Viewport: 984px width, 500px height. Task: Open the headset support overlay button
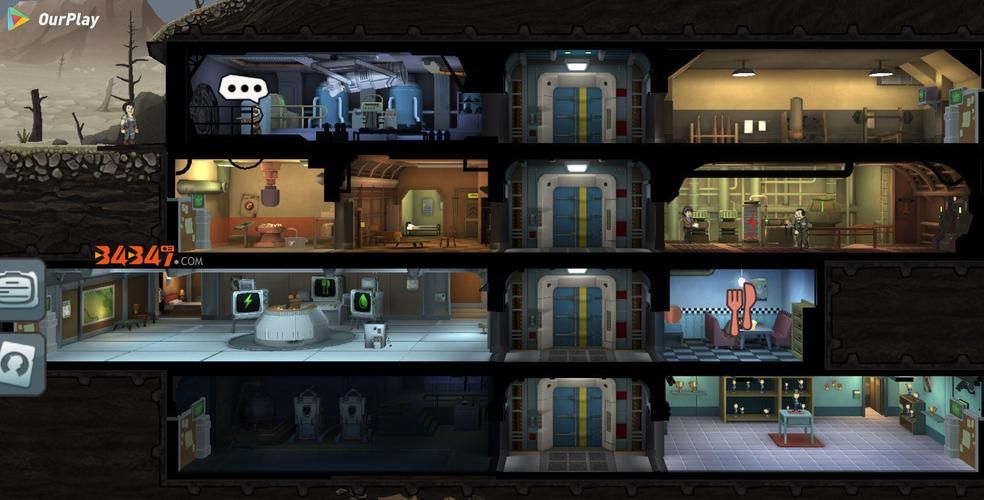point(20,365)
